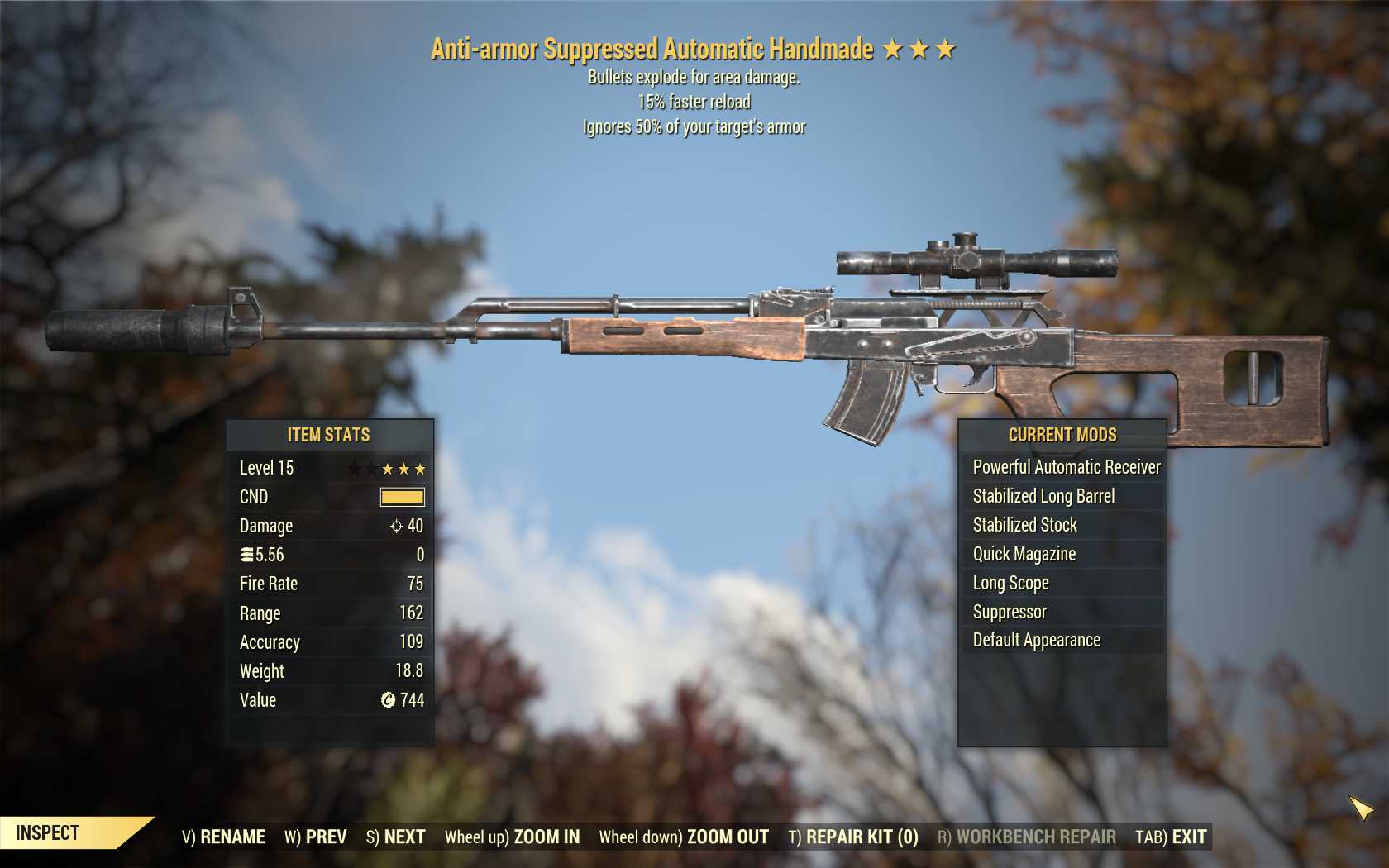The image size is (1389, 868).
Task: Select ZOOM IN on the weapon
Action: click(512, 837)
